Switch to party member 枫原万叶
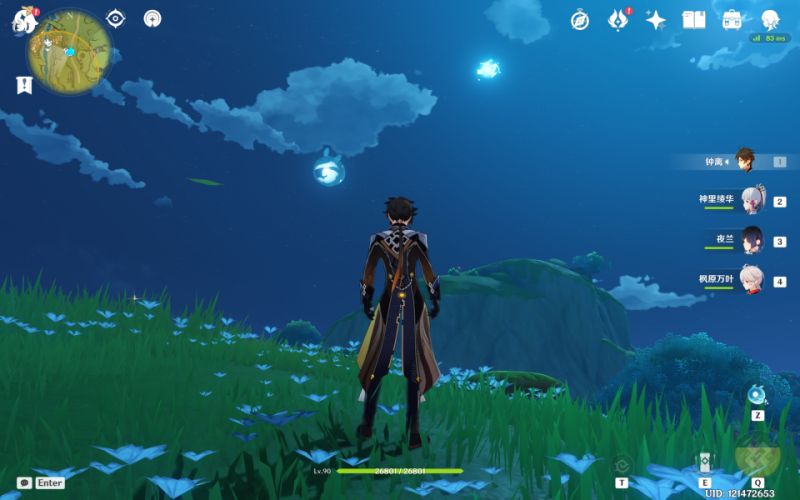 (x=751, y=280)
